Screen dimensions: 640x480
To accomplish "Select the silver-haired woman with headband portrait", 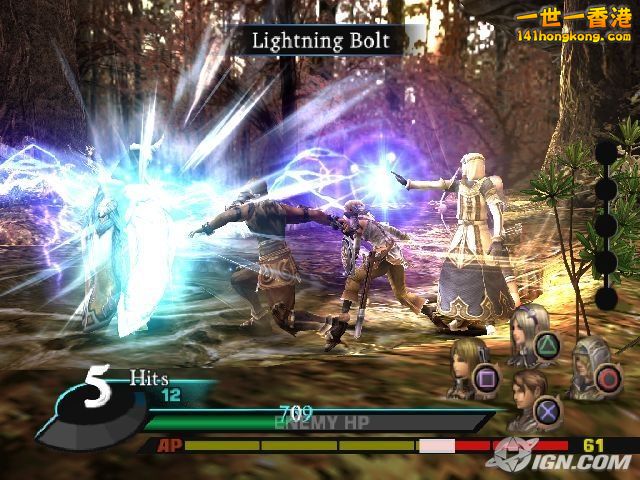I will (522, 333).
